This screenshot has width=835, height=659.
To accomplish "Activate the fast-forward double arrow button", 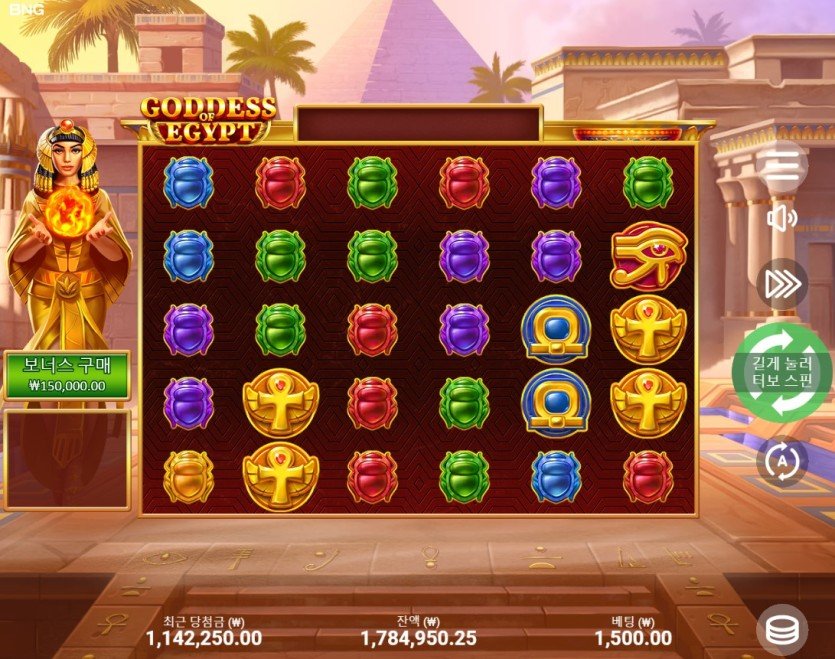I will [784, 284].
